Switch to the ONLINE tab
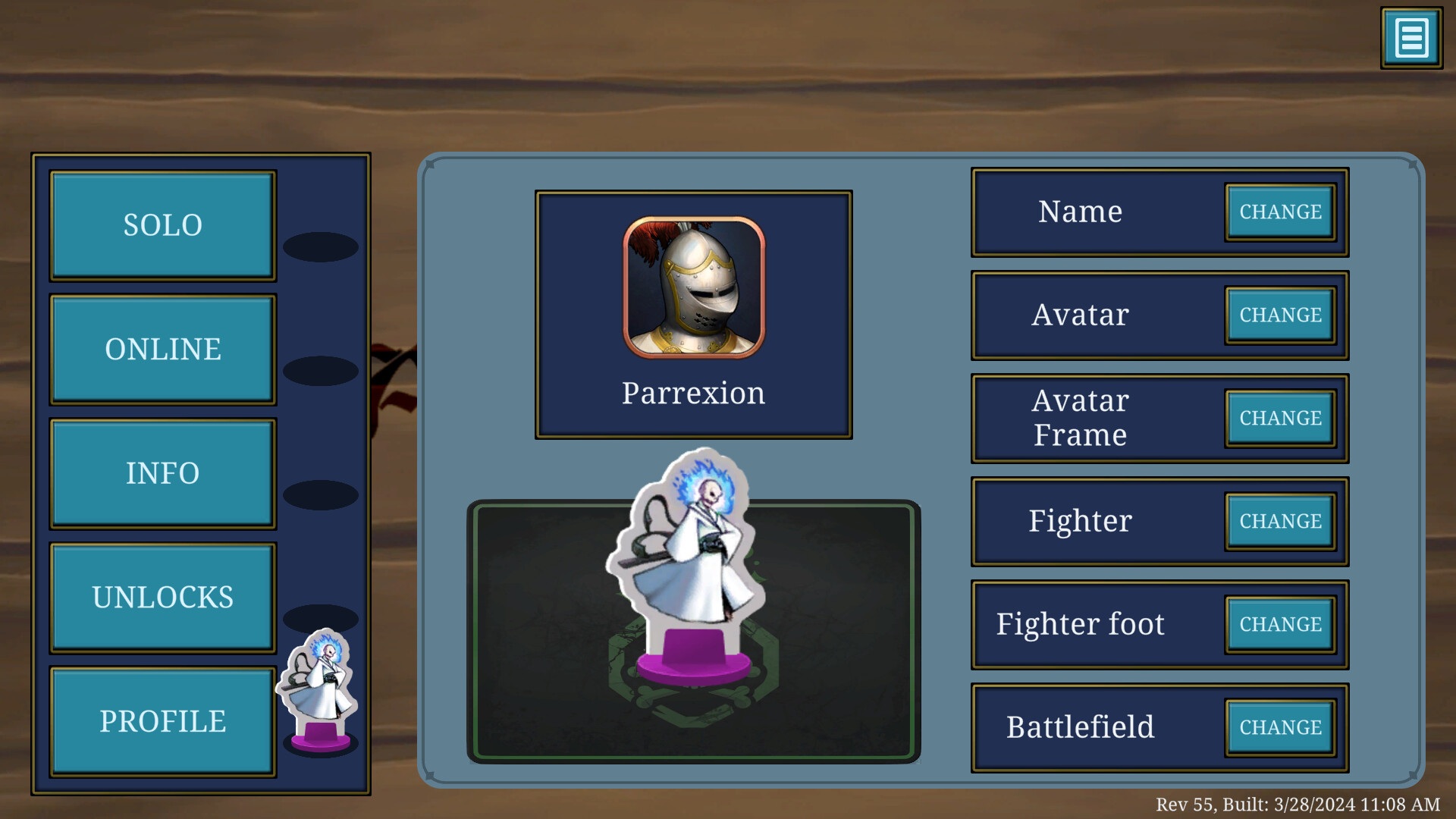This screenshot has width=1456, height=819. tap(162, 349)
